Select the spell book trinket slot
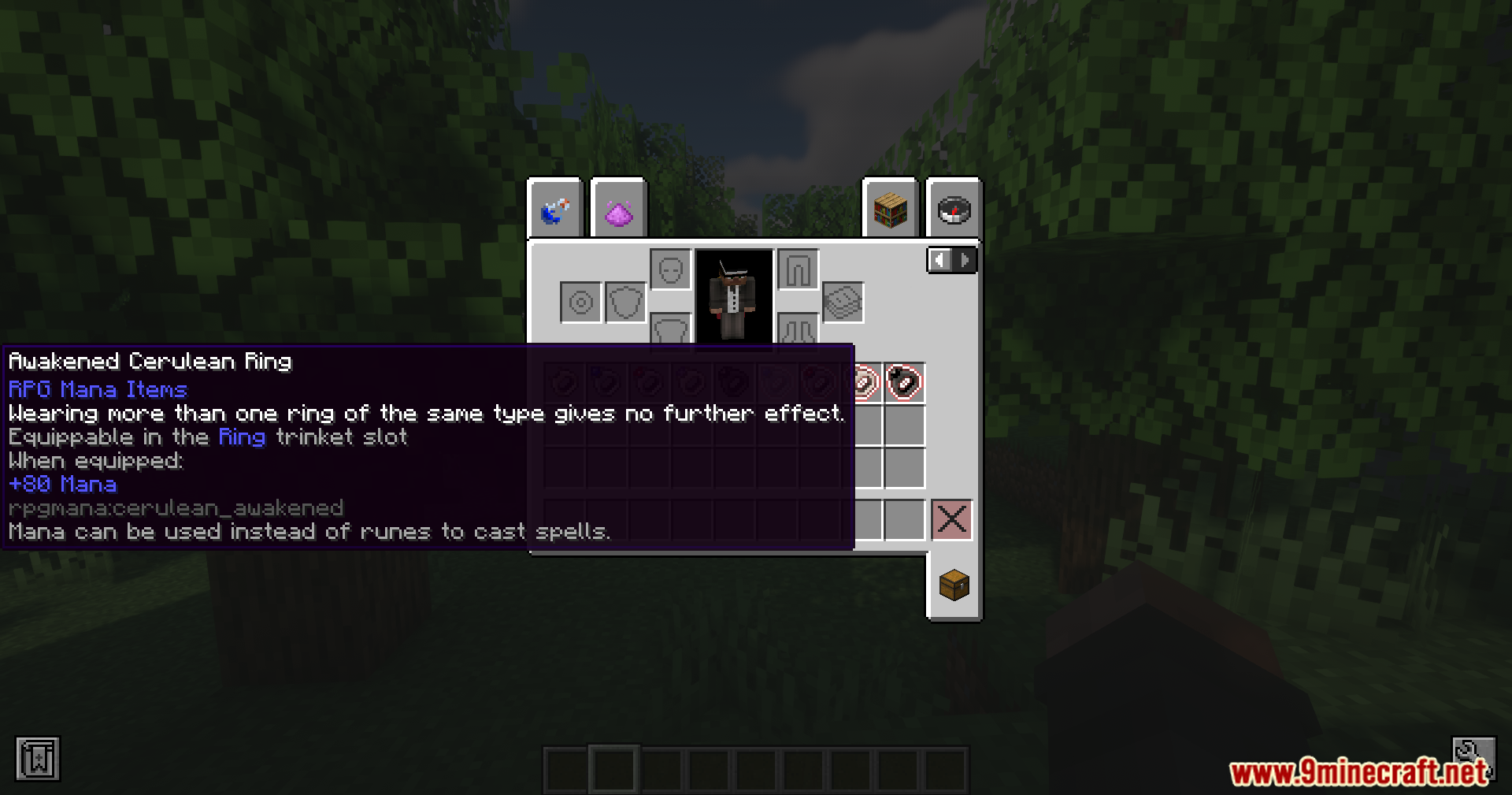This screenshot has width=1512, height=795. point(843,303)
